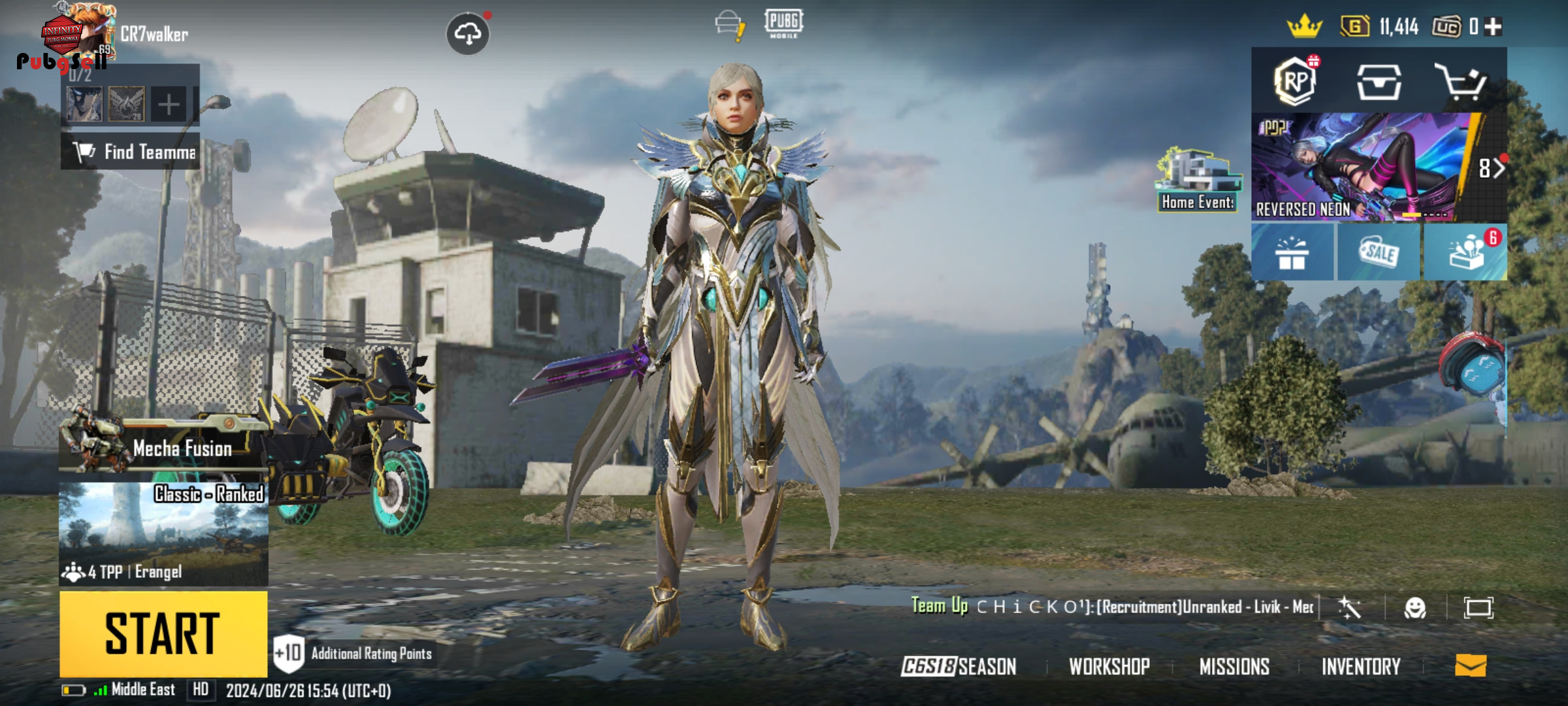This screenshot has width=1568, height=706.
Task: Open the shopping cart shop
Action: 1461,82
